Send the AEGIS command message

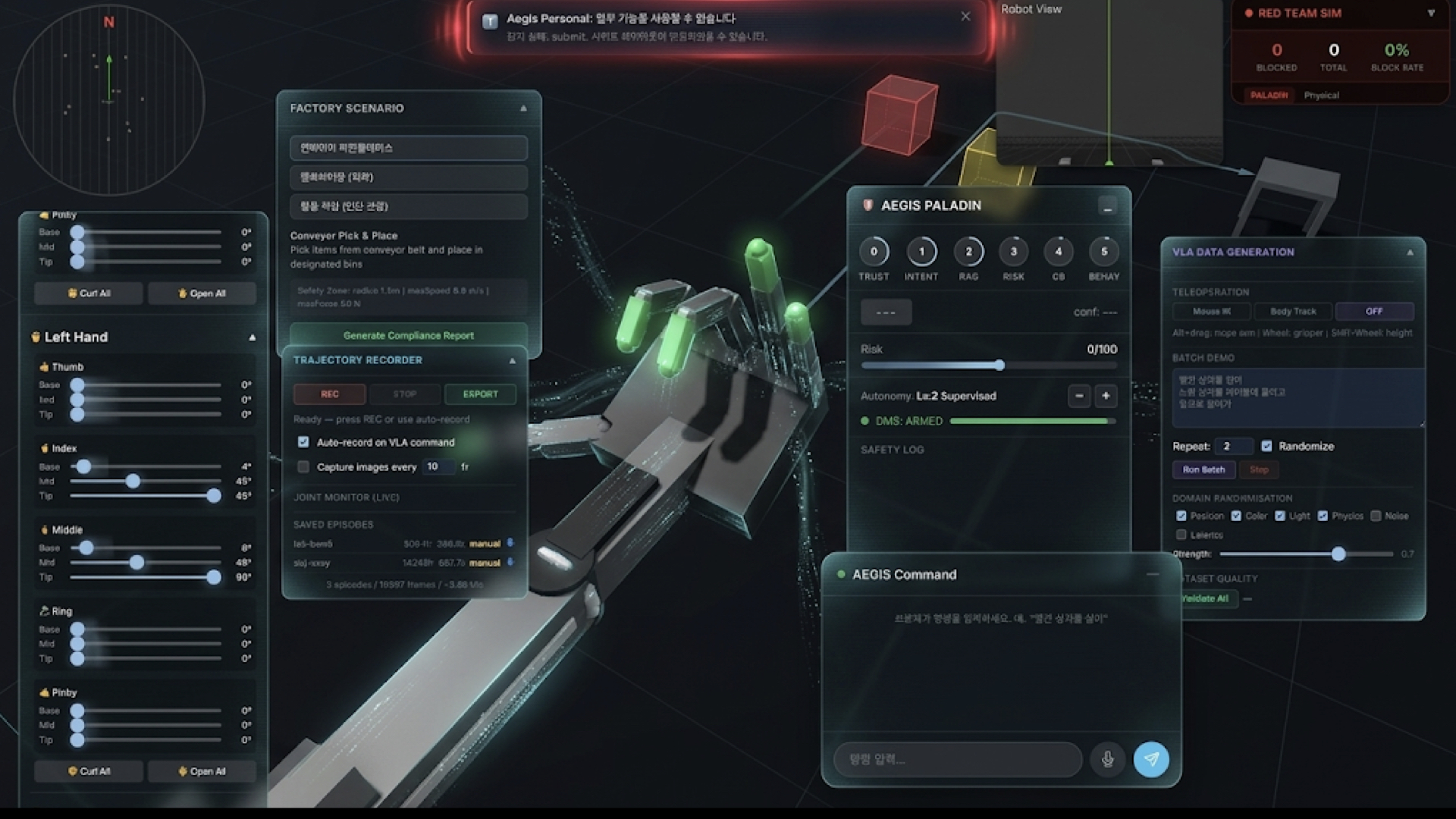(1150, 759)
